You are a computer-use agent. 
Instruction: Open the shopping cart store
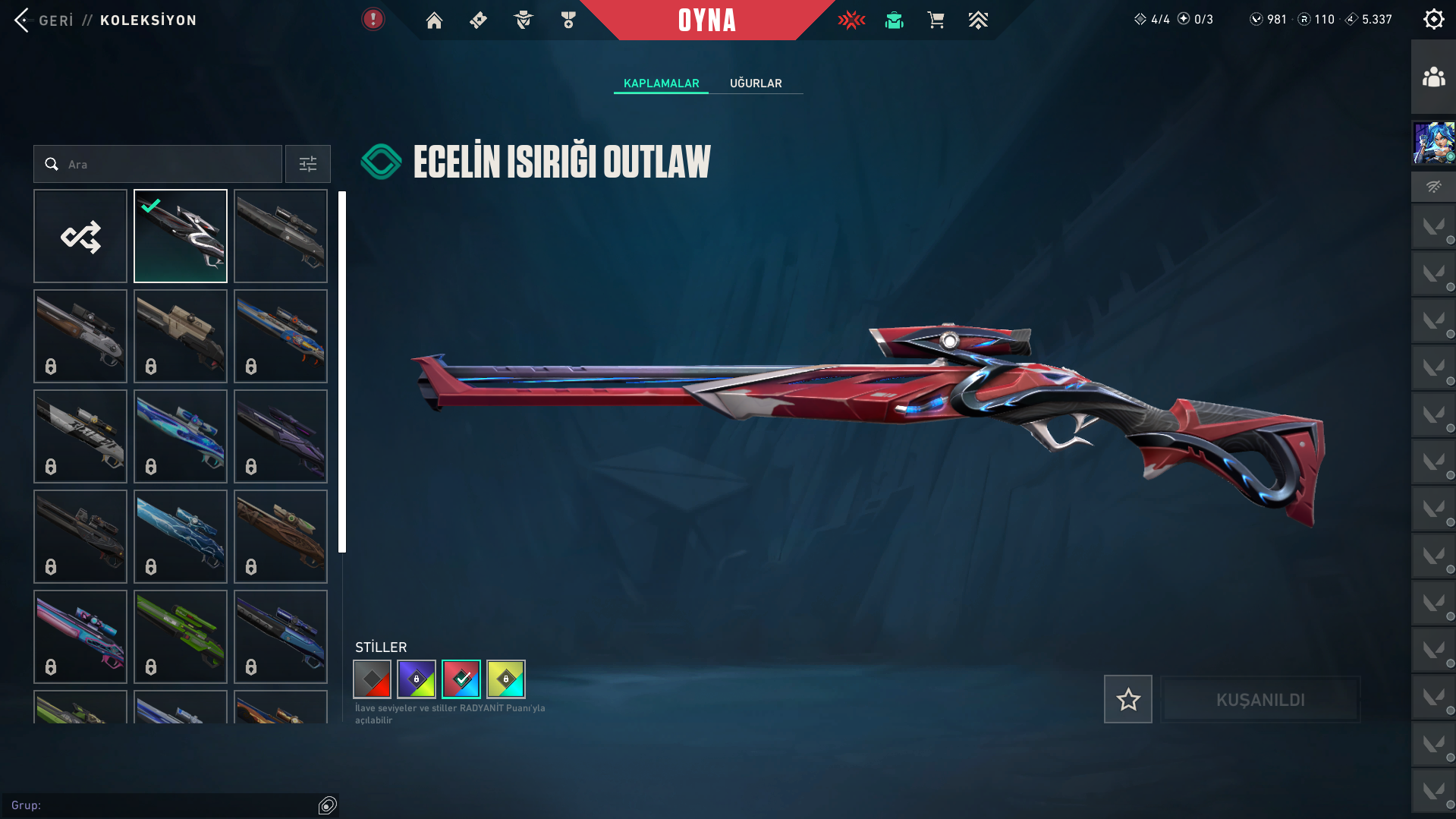[x=936, y=20]
